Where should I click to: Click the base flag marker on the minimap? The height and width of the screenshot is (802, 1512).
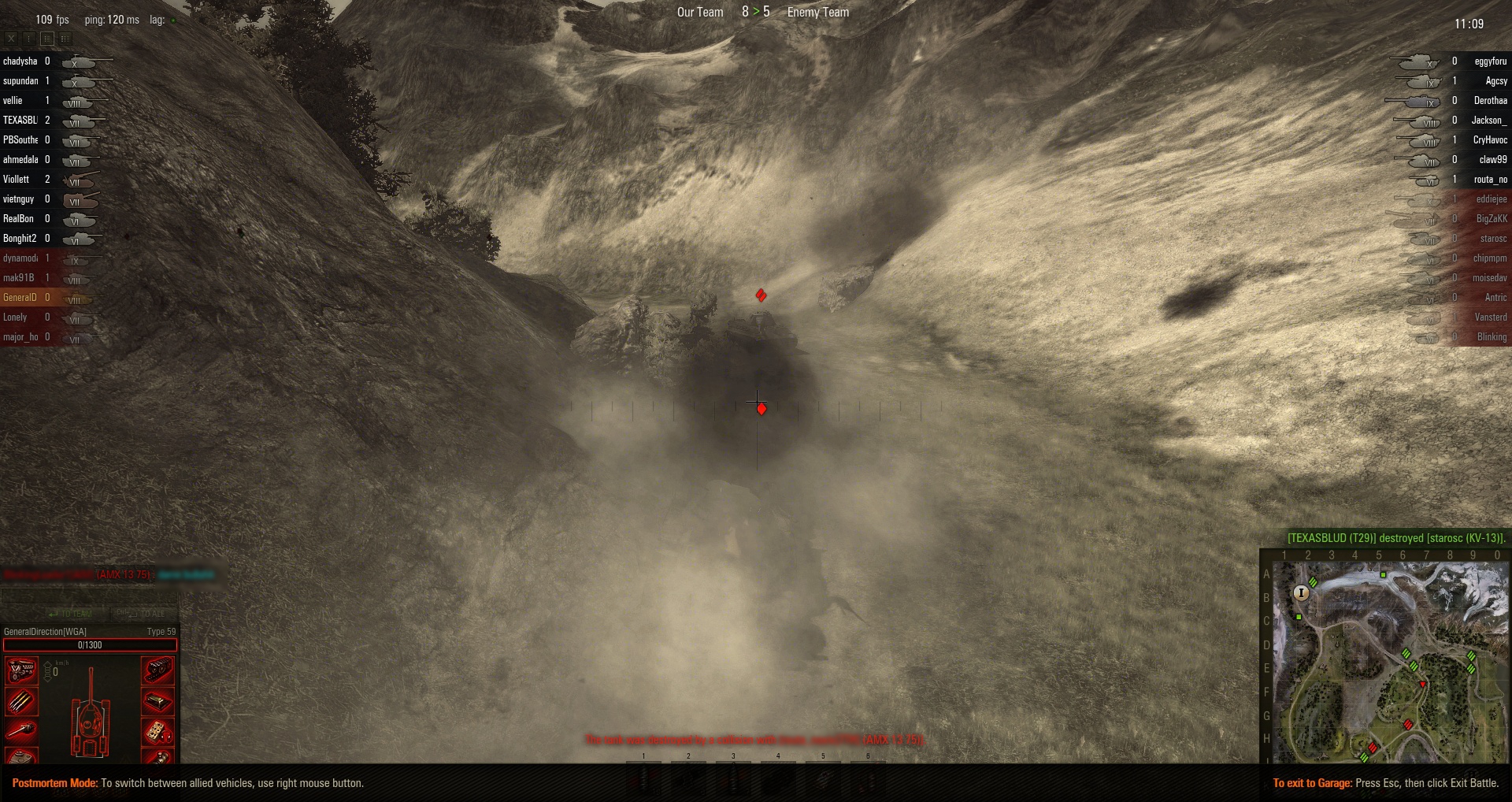click(1301, 592)
